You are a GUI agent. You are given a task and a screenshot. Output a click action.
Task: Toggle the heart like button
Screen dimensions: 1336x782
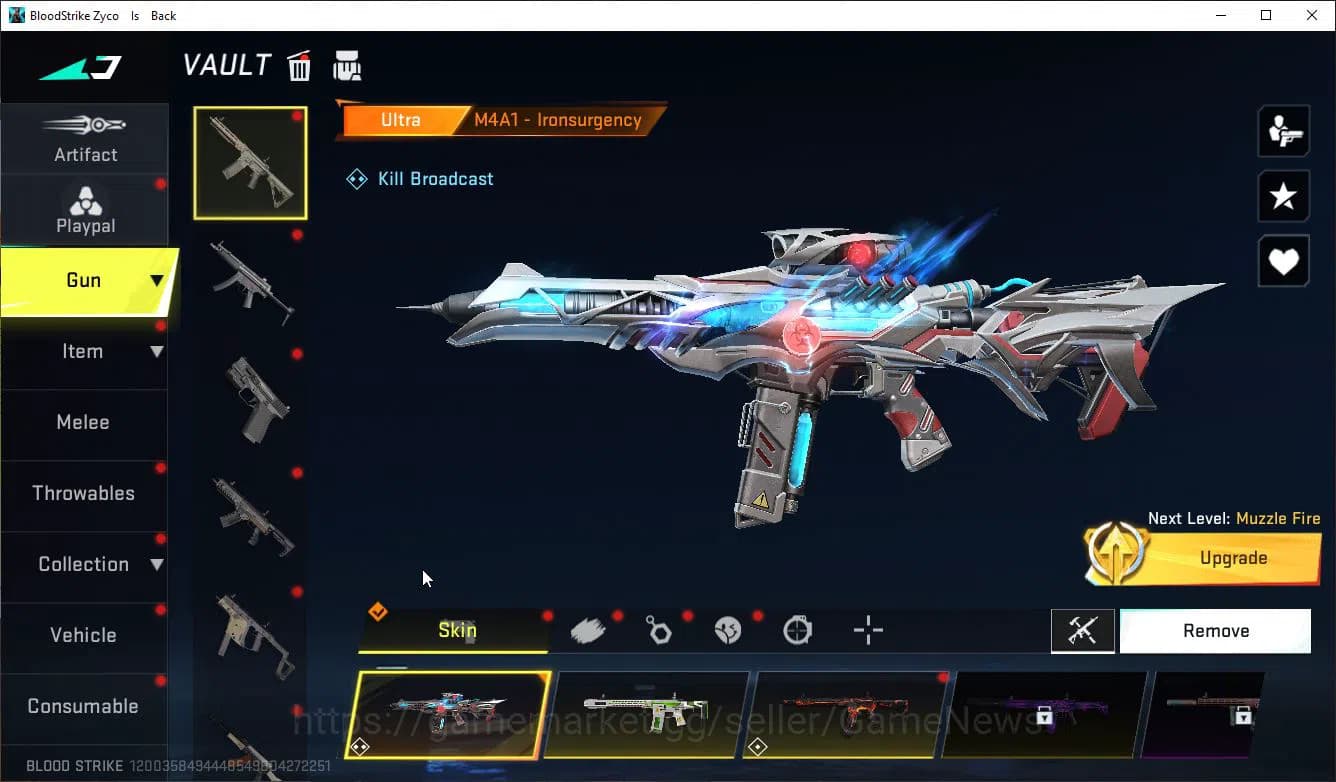pos(1283,261)
